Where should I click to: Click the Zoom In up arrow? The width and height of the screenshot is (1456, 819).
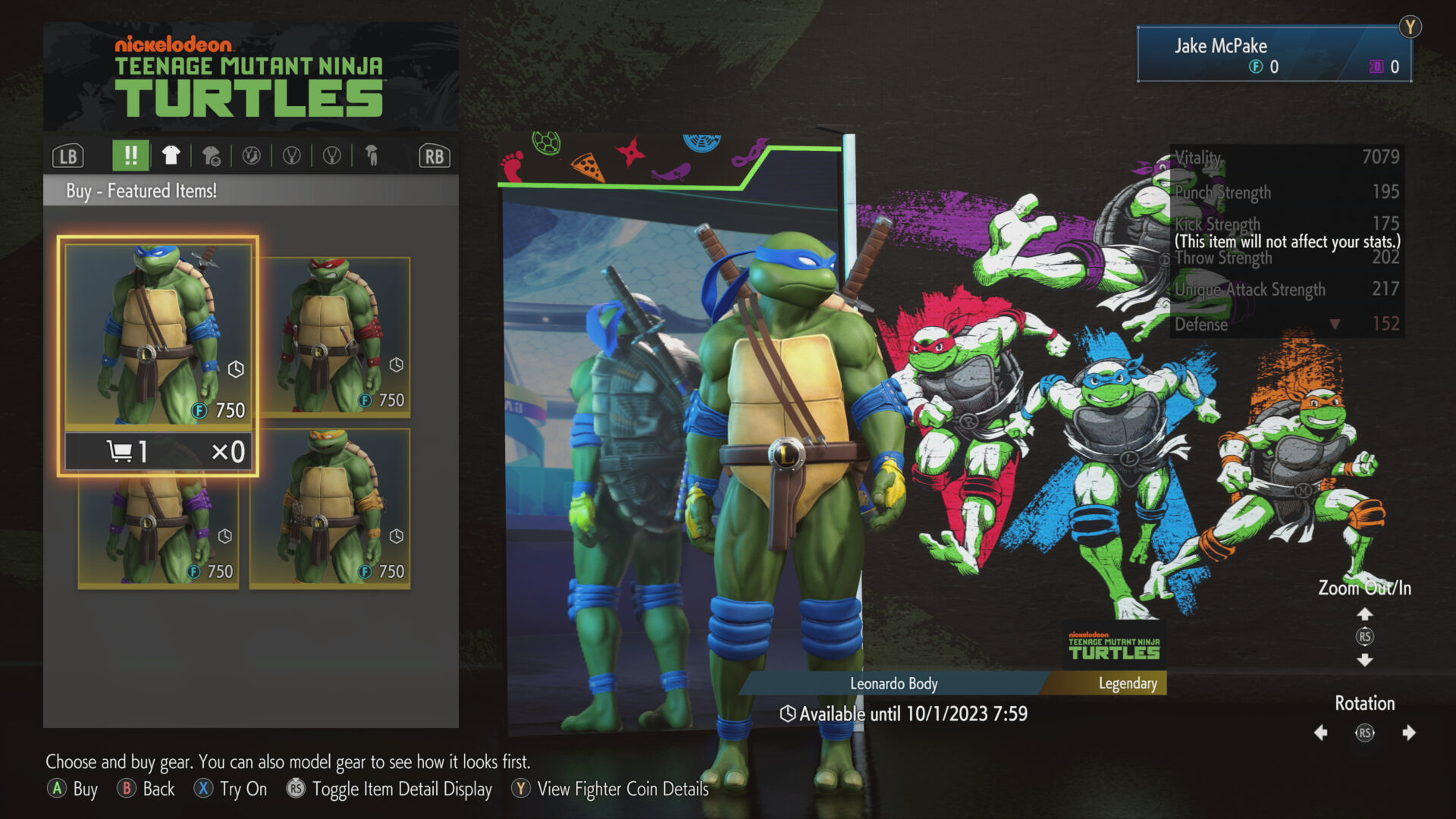(1365, 613)
